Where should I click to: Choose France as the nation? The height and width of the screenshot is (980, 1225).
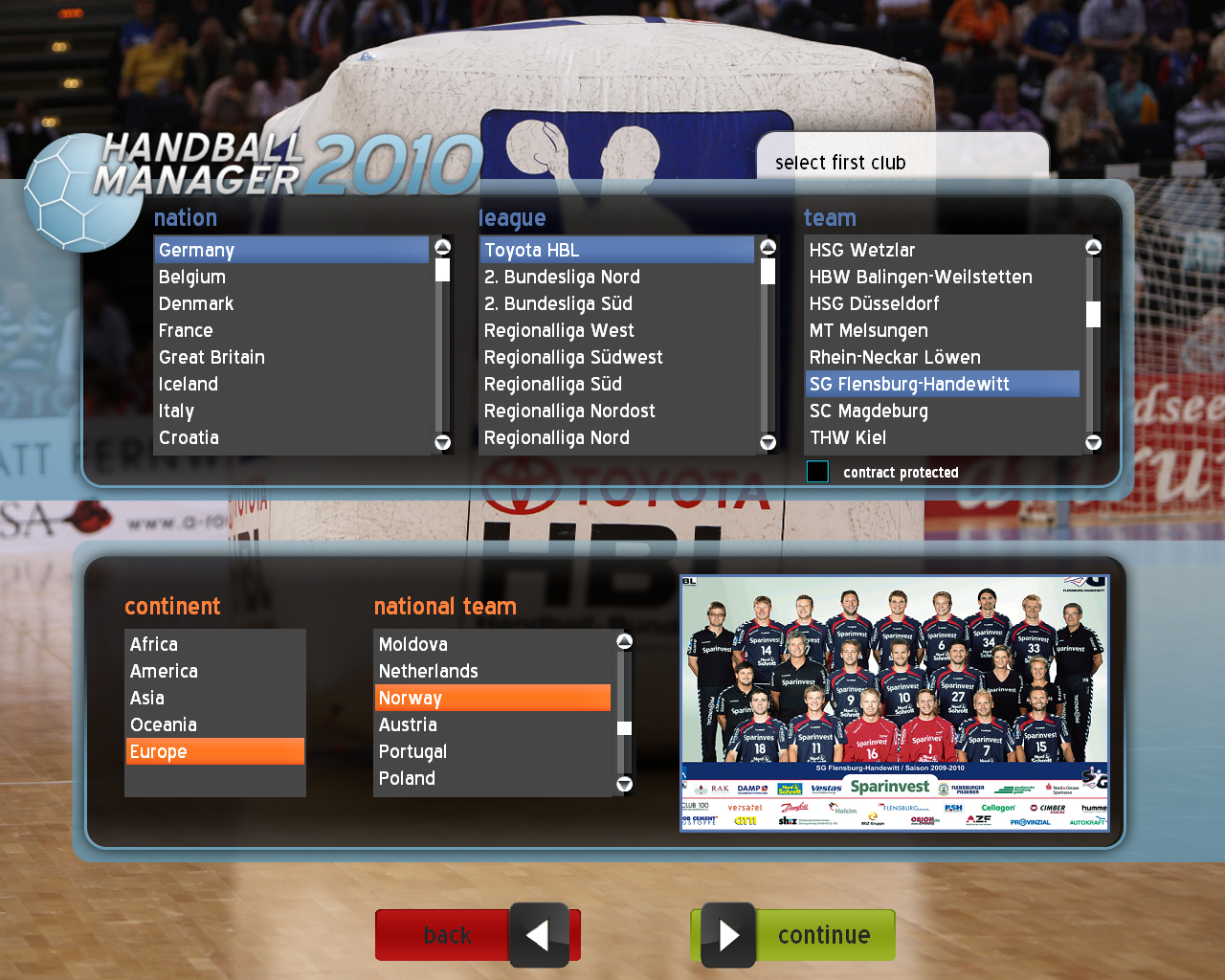[186, 330]
